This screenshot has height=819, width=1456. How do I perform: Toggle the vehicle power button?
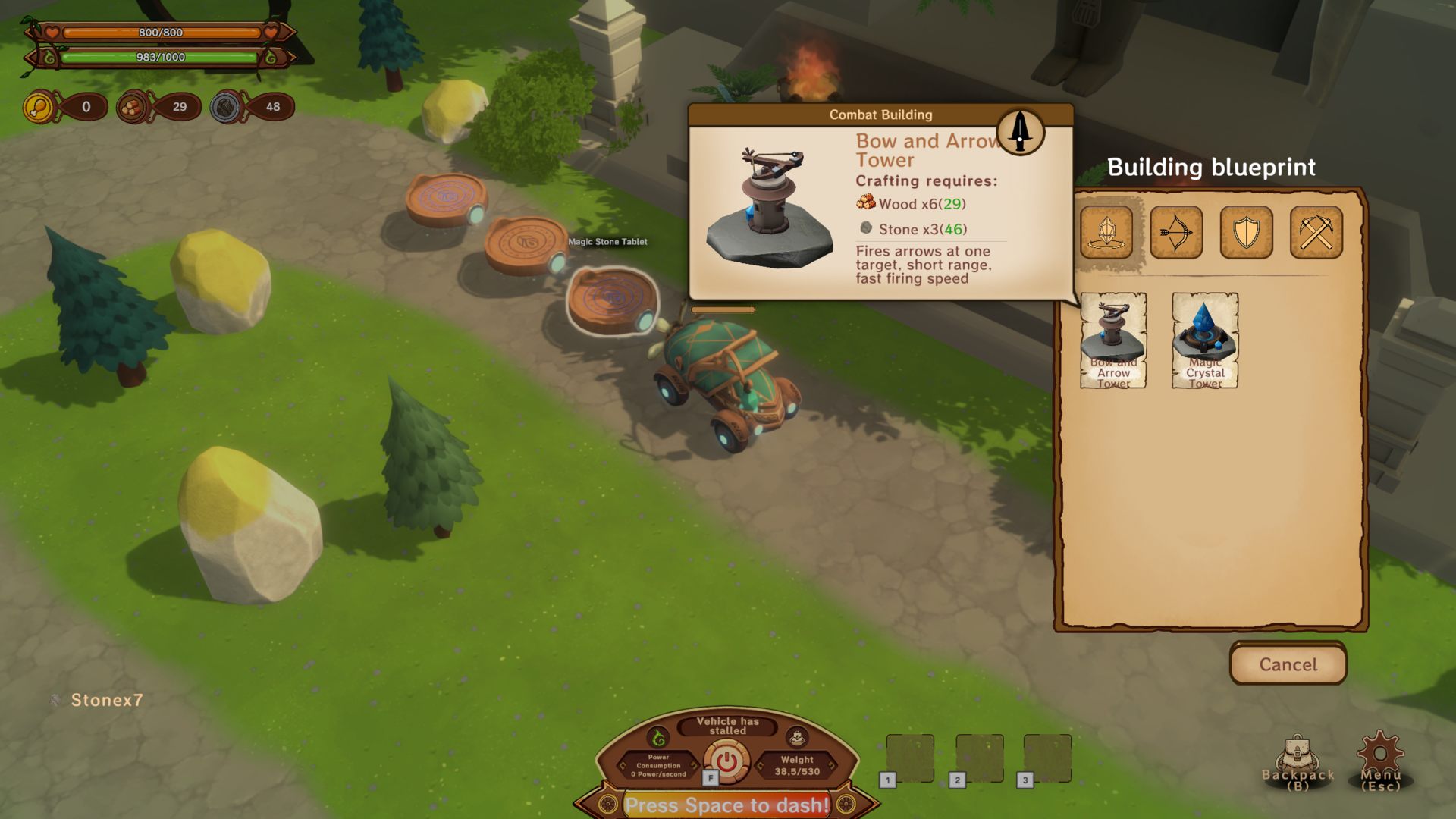pyautogui.click(x=726, y=761)
